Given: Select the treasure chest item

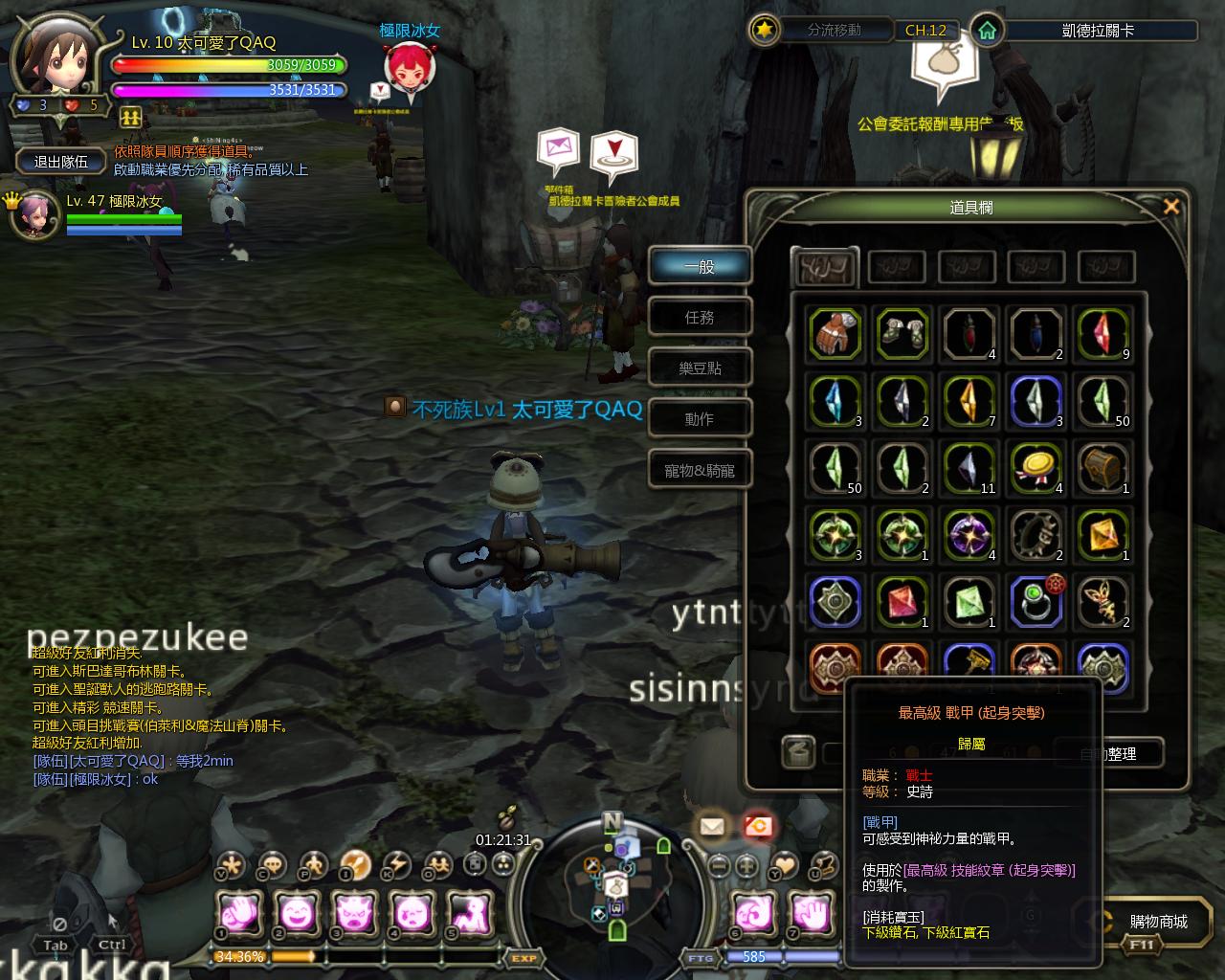Looking at the screenshot, I should [x=1103, y=468].
